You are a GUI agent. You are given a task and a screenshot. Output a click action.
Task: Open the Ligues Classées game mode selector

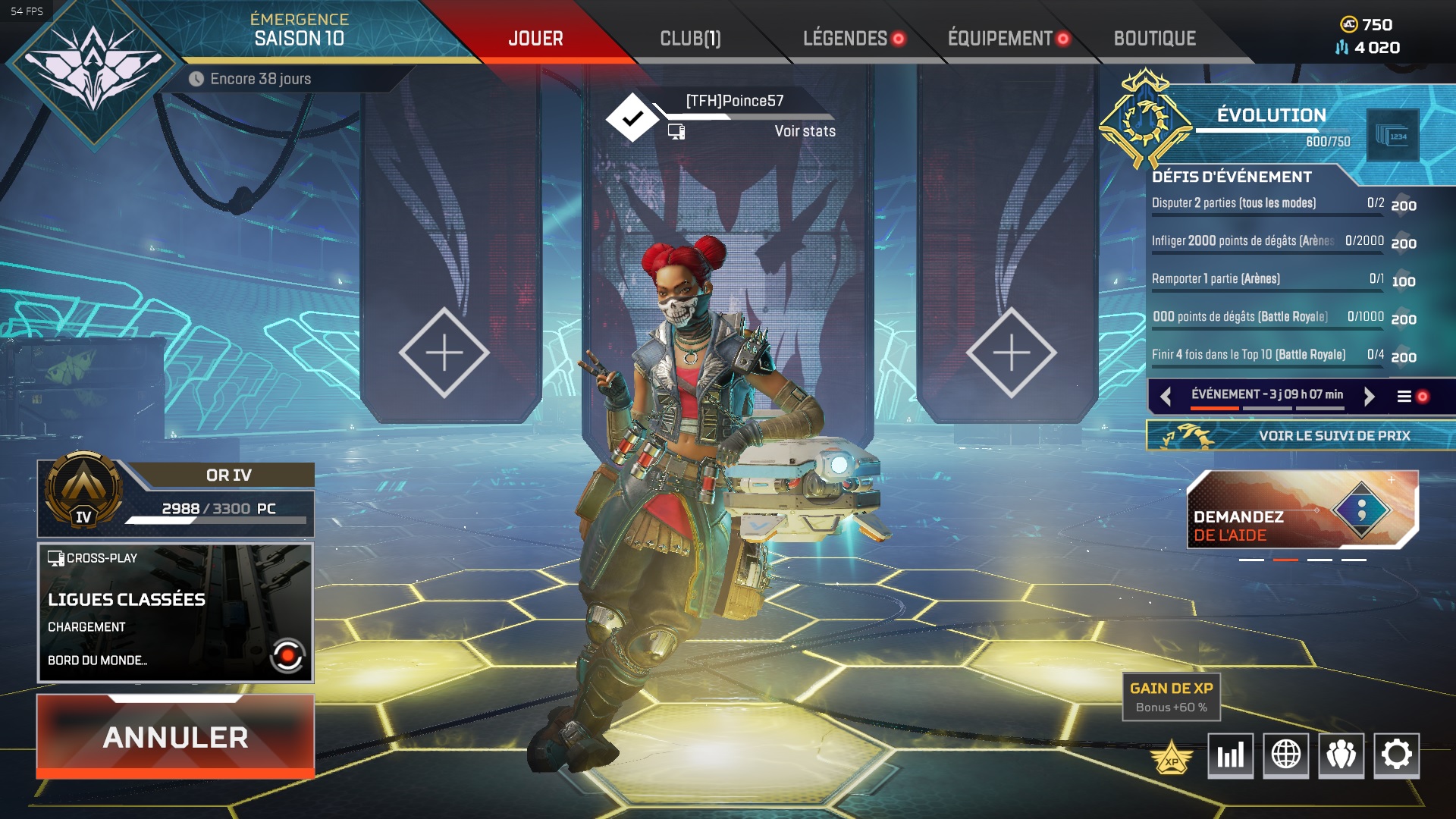point(175,613)
